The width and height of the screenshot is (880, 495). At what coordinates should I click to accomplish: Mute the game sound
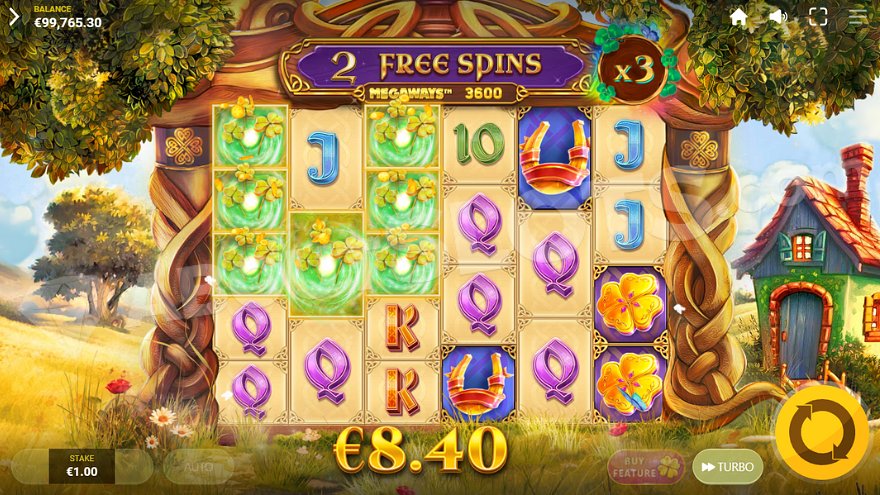(x=778, y=17)
